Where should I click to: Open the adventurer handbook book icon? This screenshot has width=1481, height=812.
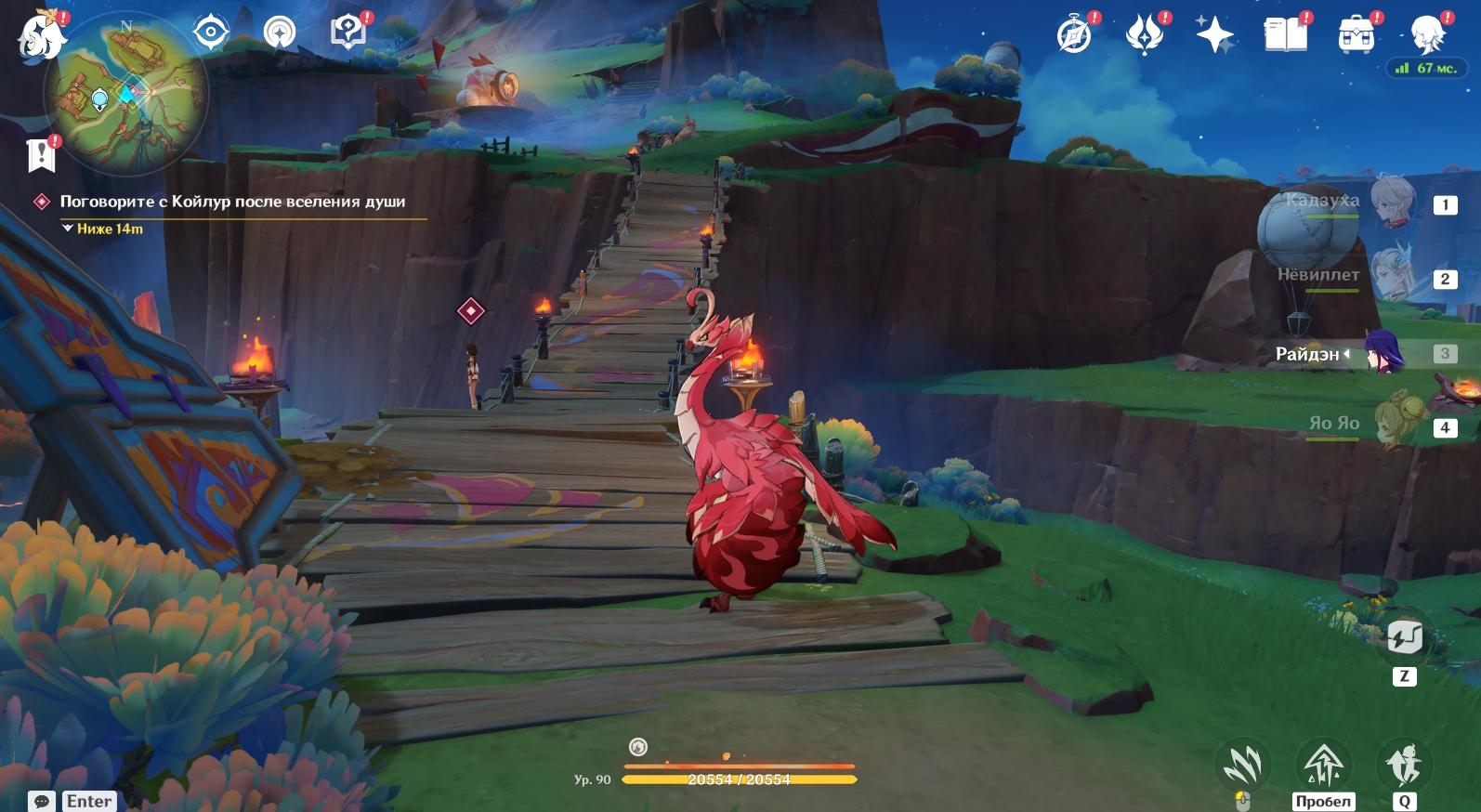tap(1286, 35)
